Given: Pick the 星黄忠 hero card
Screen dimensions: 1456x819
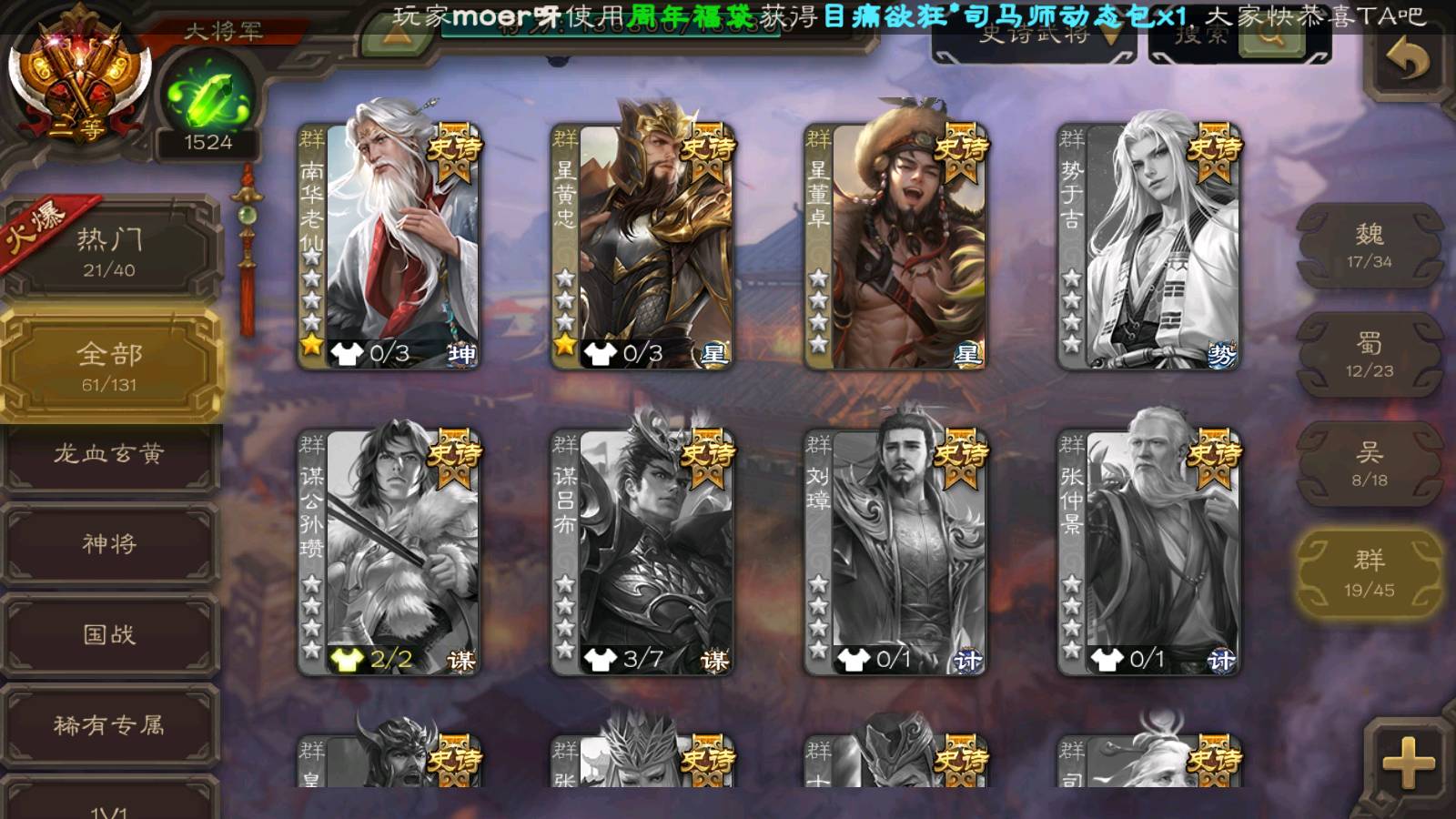Looking at the screenshot, I should pyautogui.click(x=642, y=246).
